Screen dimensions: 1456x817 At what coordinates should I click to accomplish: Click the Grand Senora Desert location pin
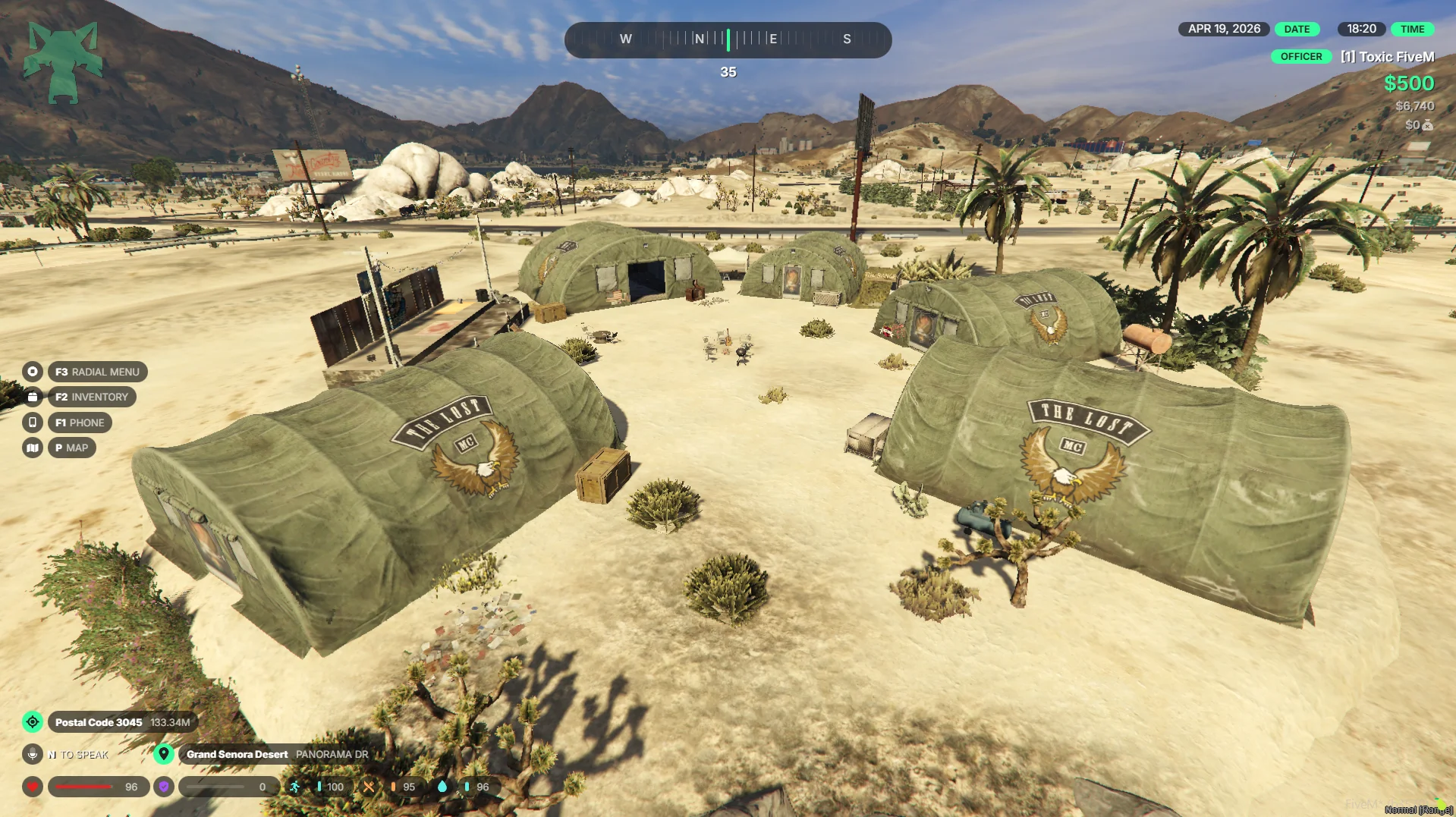(163, 754)
